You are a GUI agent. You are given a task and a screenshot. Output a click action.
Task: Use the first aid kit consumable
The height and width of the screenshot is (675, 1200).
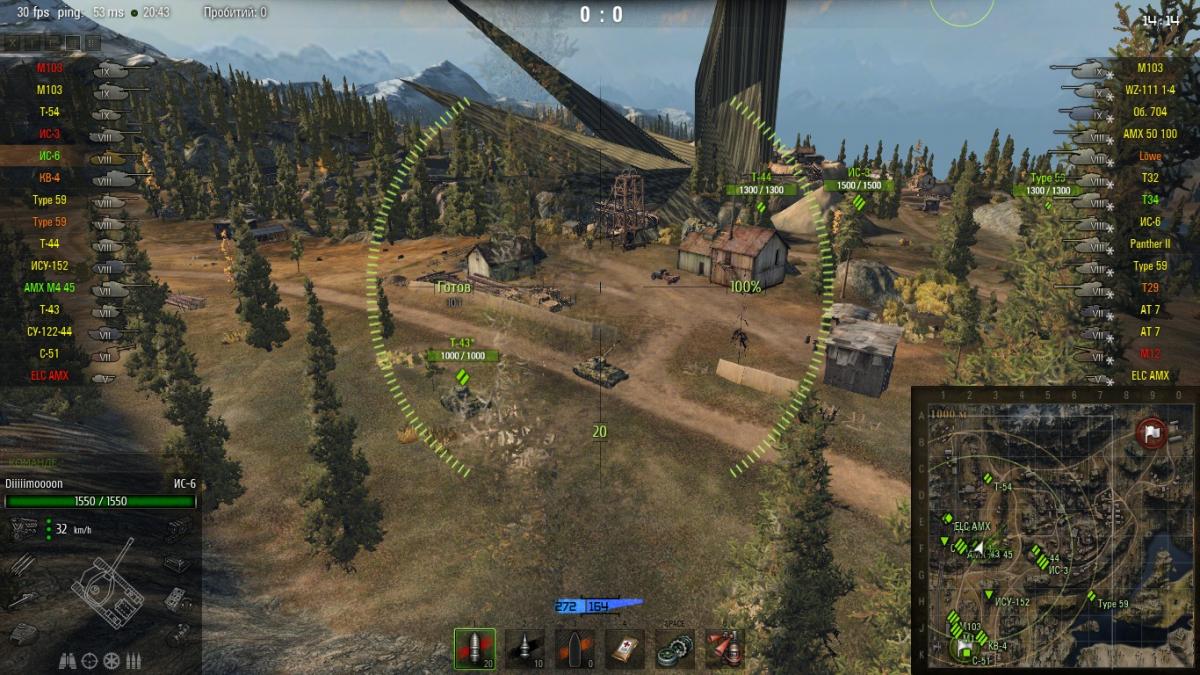[625, 648]
